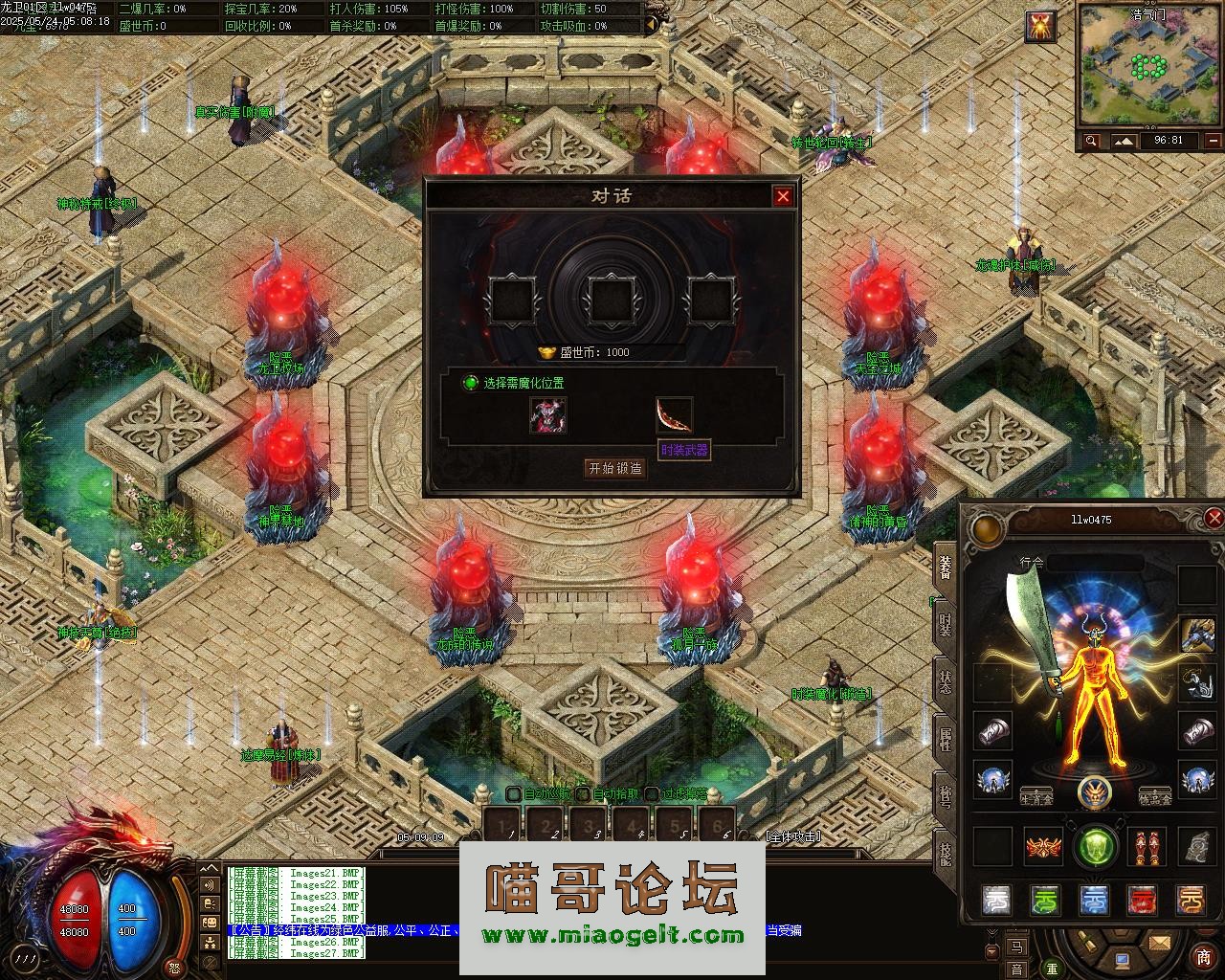Show the 属性 attributes tab
This screenshot has width=1225, height=980.
point(945,739)
